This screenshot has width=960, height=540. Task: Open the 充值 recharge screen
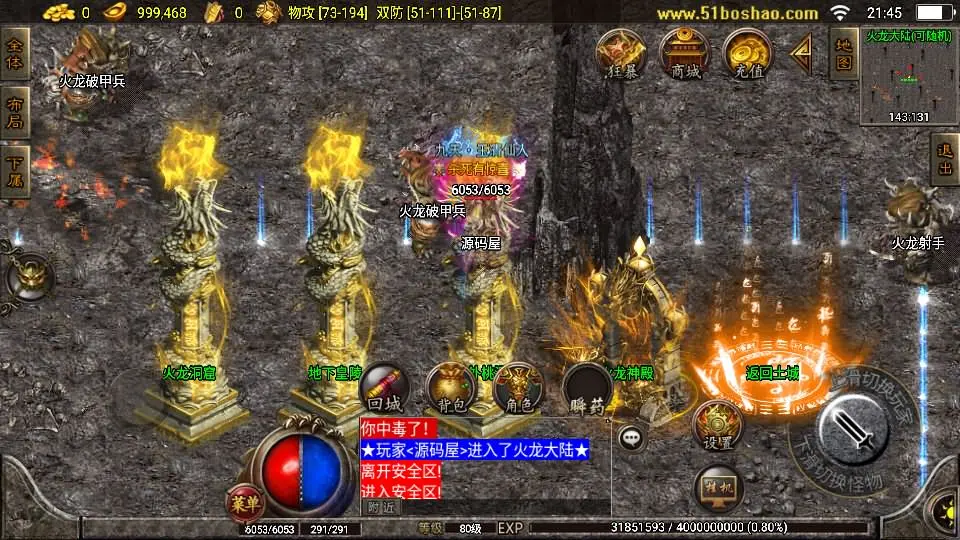point(749,54)
